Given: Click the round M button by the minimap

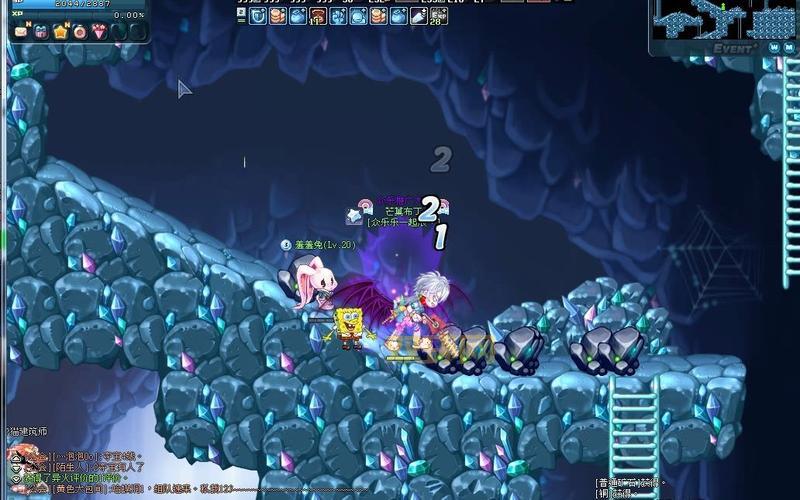Looking at the screenshot, I should (789, 47).
